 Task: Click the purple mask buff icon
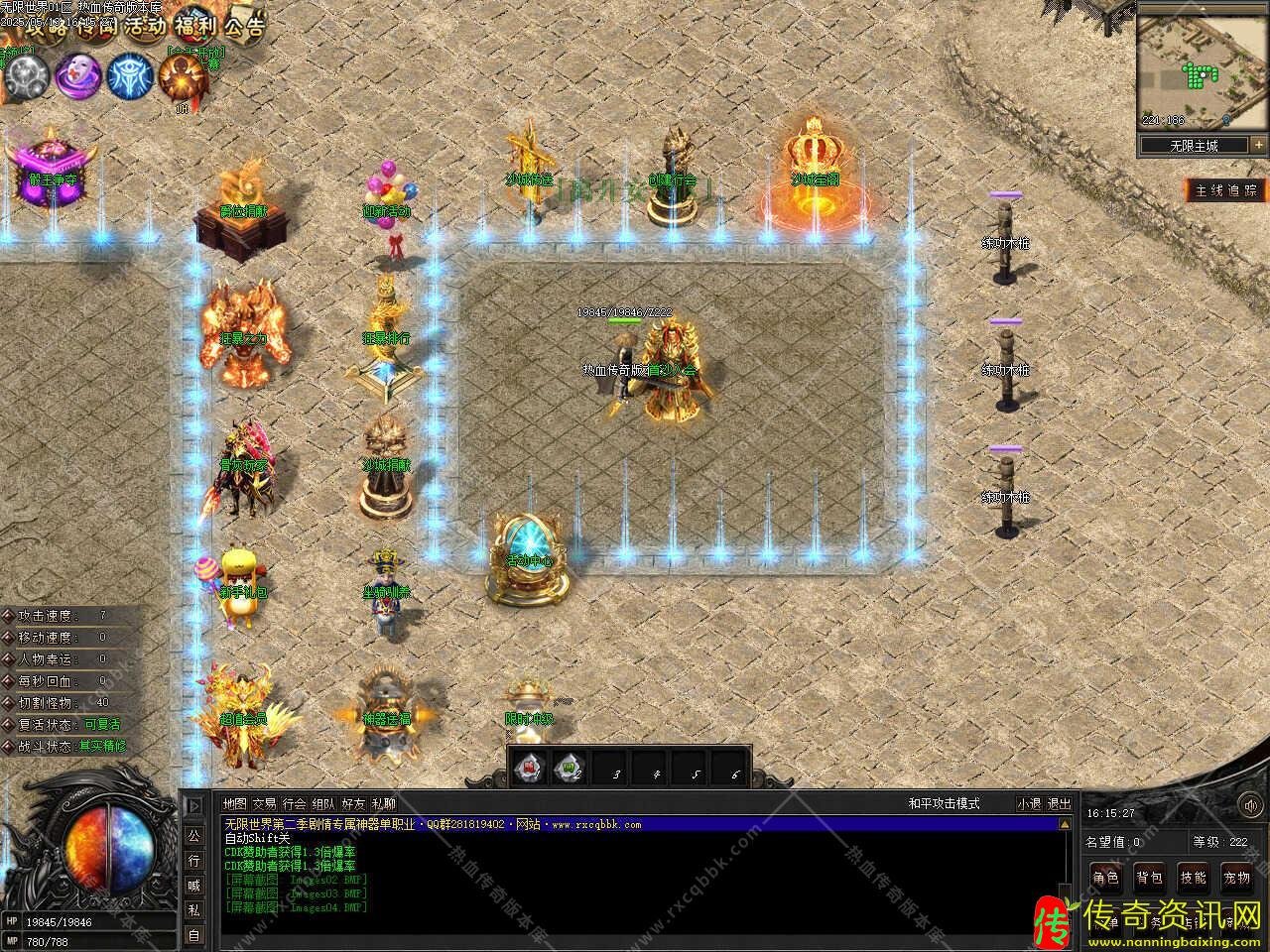point(77,75)
